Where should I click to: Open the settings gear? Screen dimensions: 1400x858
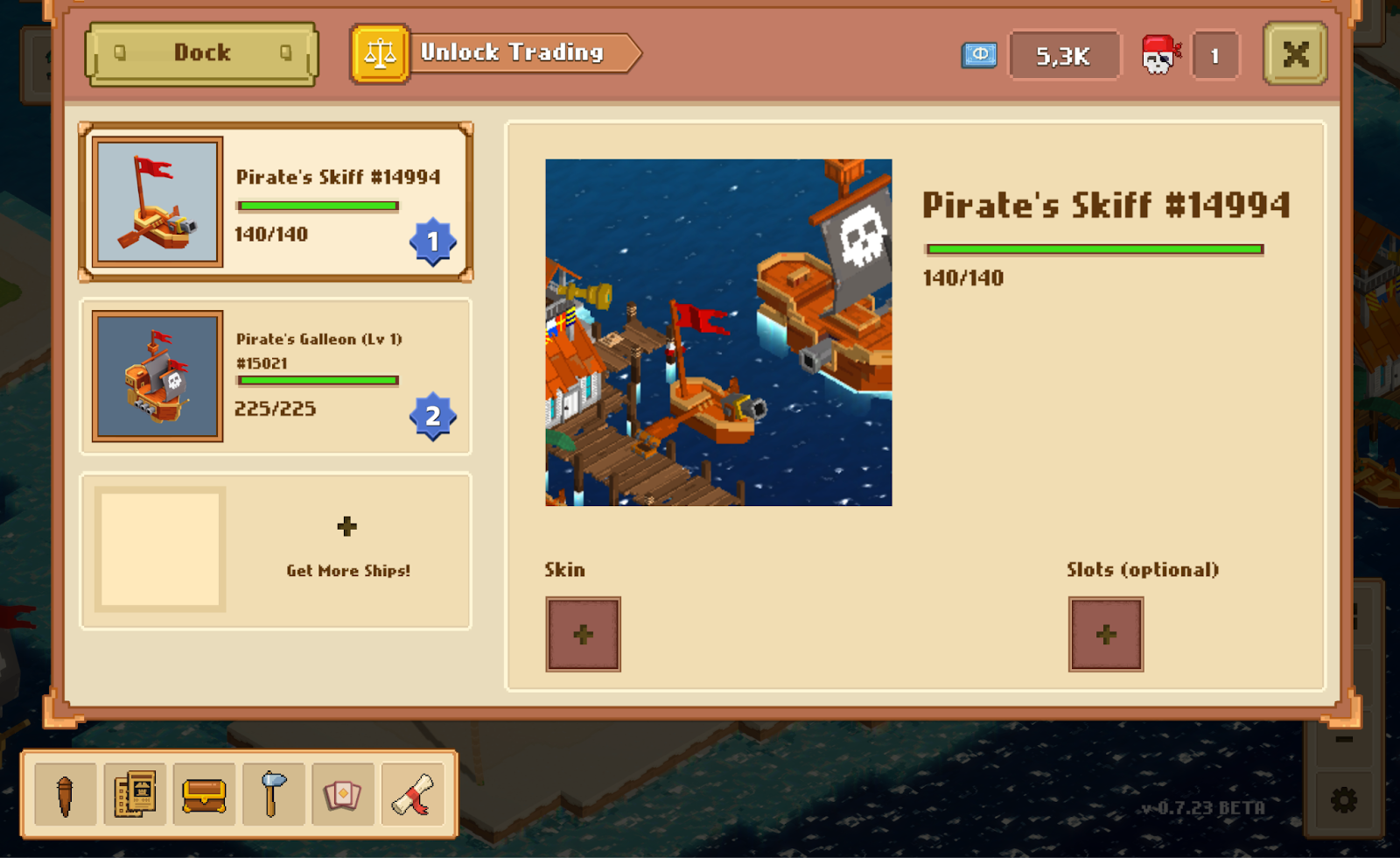point(1345,798)
